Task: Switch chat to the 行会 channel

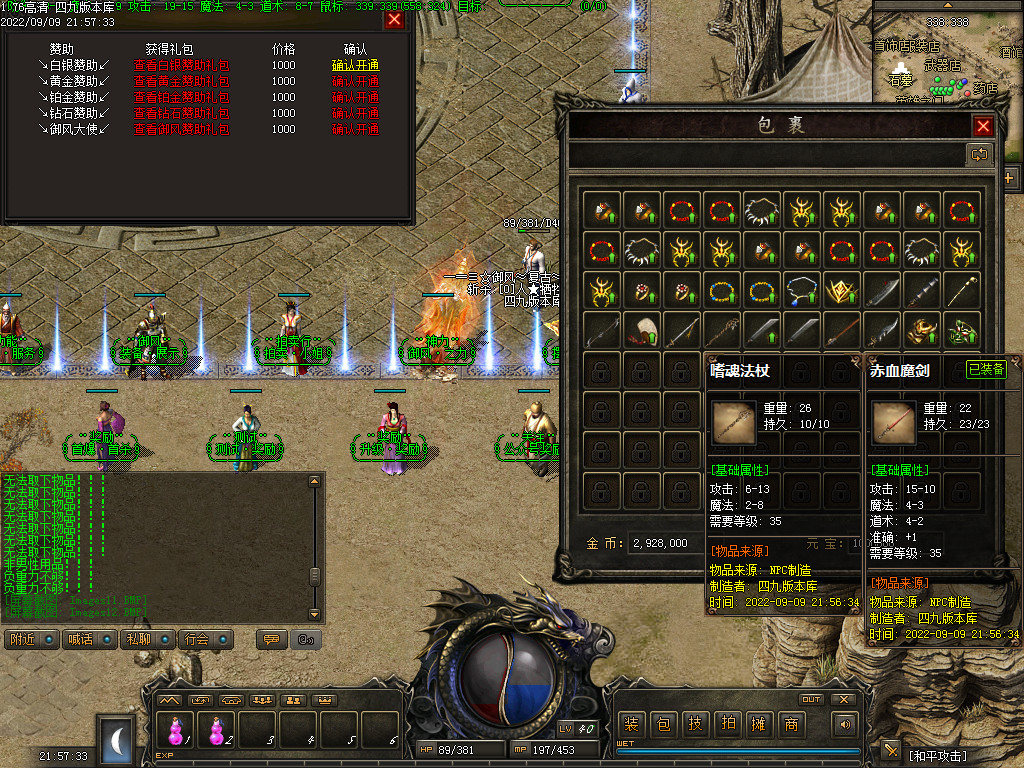Action: tap(205, 639)
